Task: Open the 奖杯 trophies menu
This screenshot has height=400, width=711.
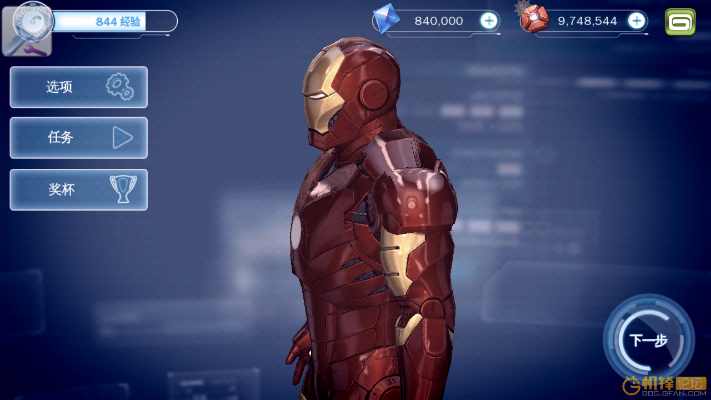Action: [79, 189]
